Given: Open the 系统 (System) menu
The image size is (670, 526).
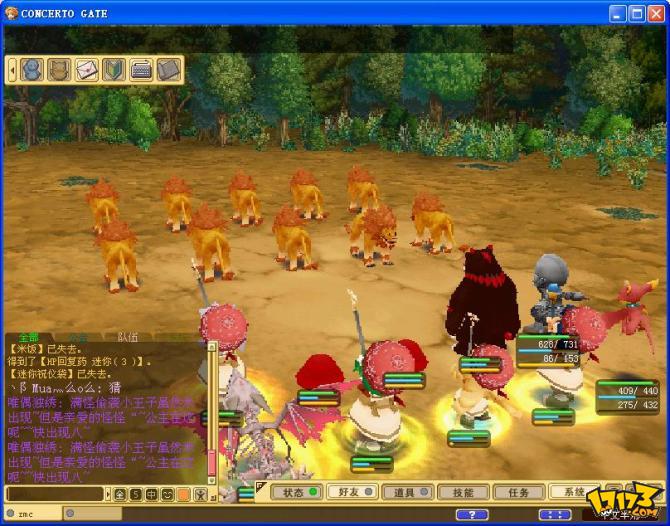Looking at the screenshot, I should [x=573, y=492].
